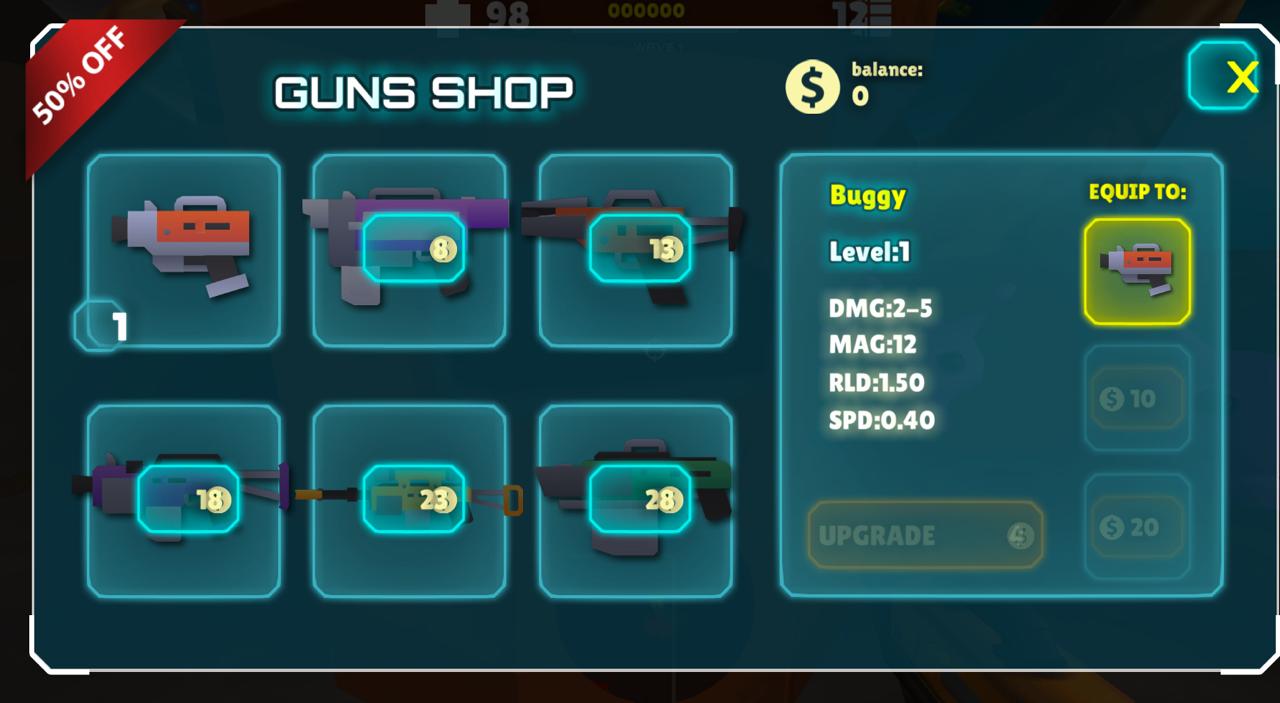This screenshot has width=1280, height=703.
Task: Buy the purple gun costing 8
Action: click(x=410, y=250)
